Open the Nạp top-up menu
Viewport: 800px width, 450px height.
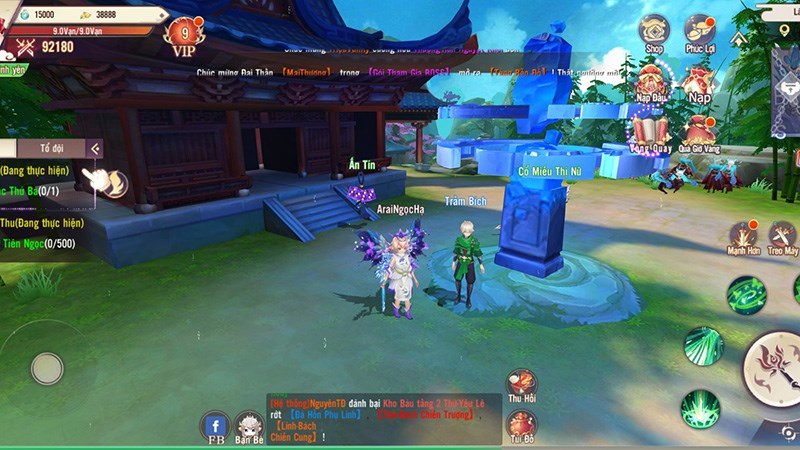(x=699, y=80)
